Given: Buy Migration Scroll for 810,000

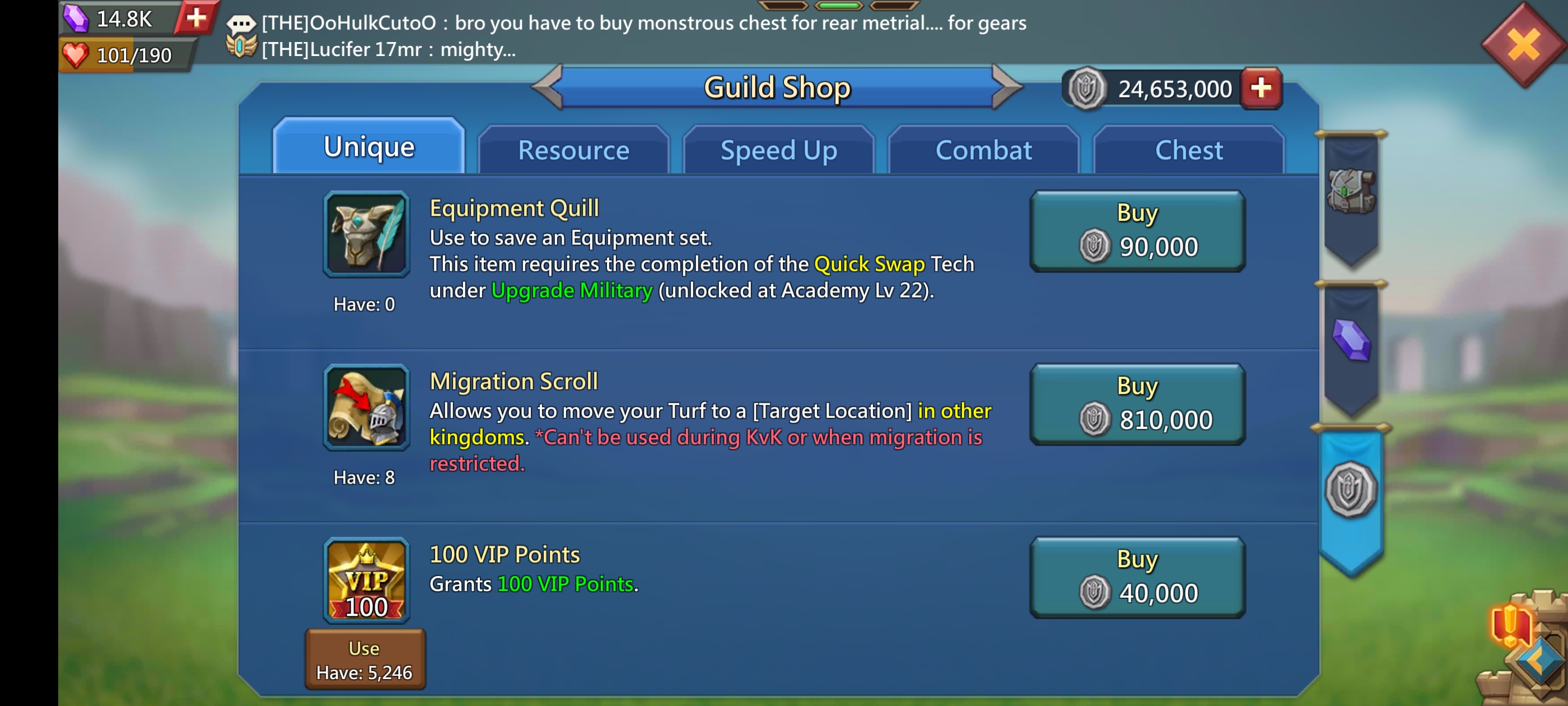Looking at the screenshot, I should (x=1137, y=405).
